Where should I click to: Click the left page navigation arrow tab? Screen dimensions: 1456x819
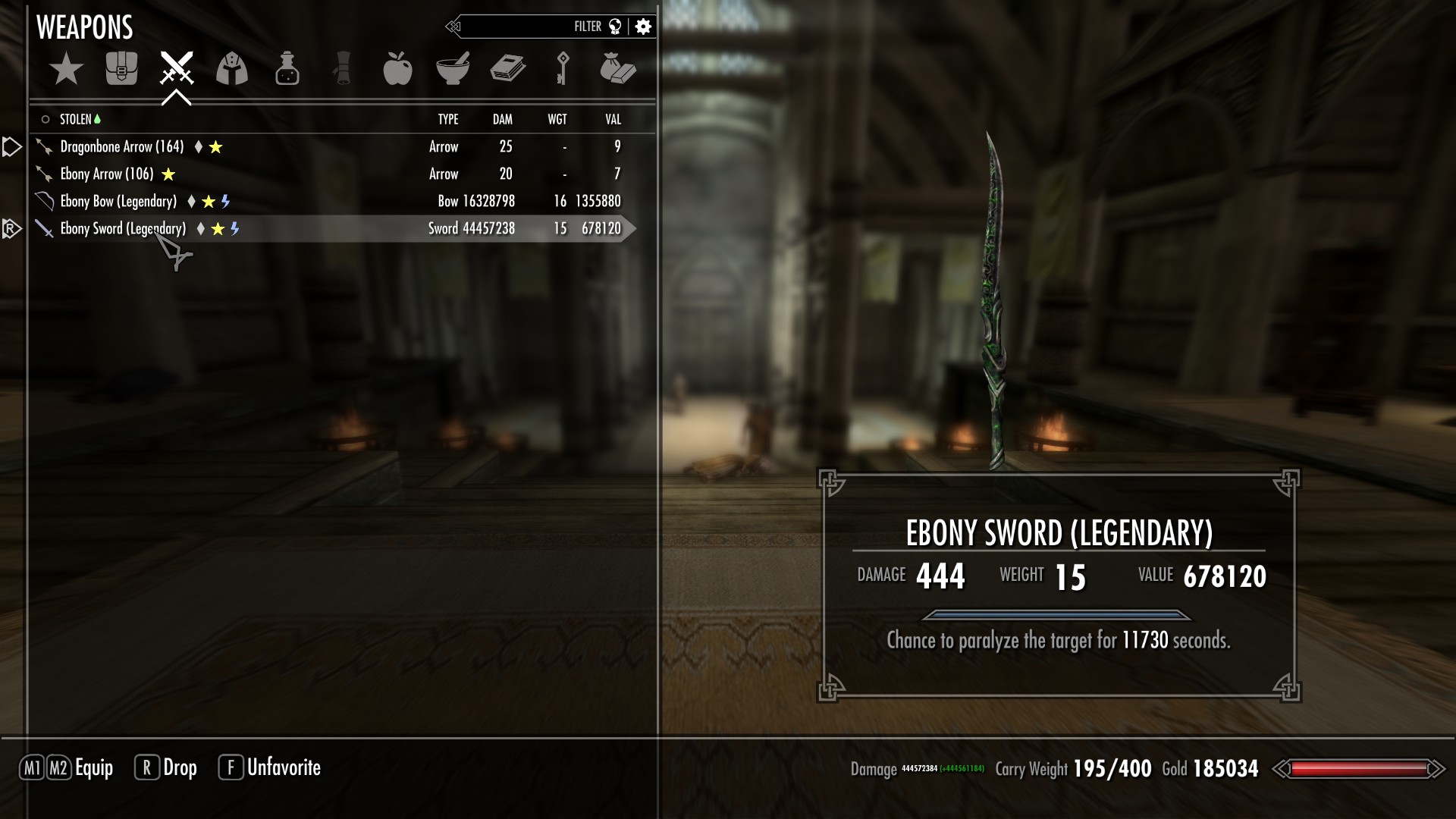point(11,146)
